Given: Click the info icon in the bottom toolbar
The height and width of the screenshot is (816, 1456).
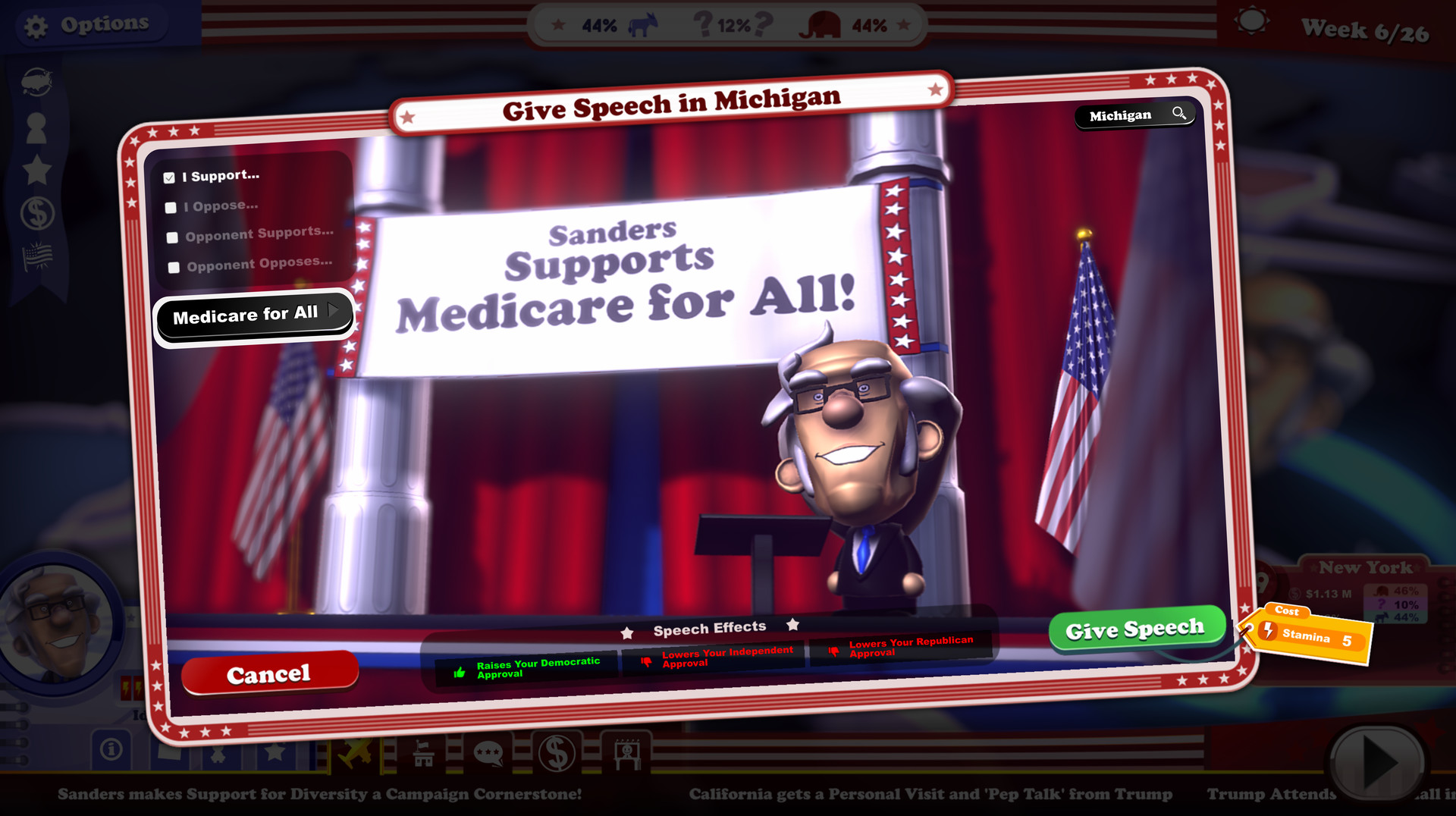Looking at the screenshot, I should click(111, 749).
